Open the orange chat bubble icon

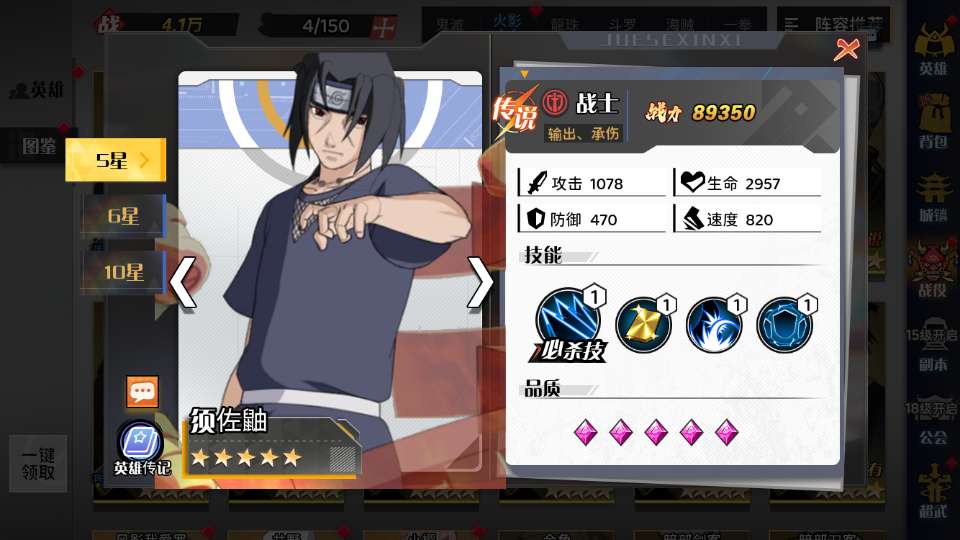click(142, 392)
